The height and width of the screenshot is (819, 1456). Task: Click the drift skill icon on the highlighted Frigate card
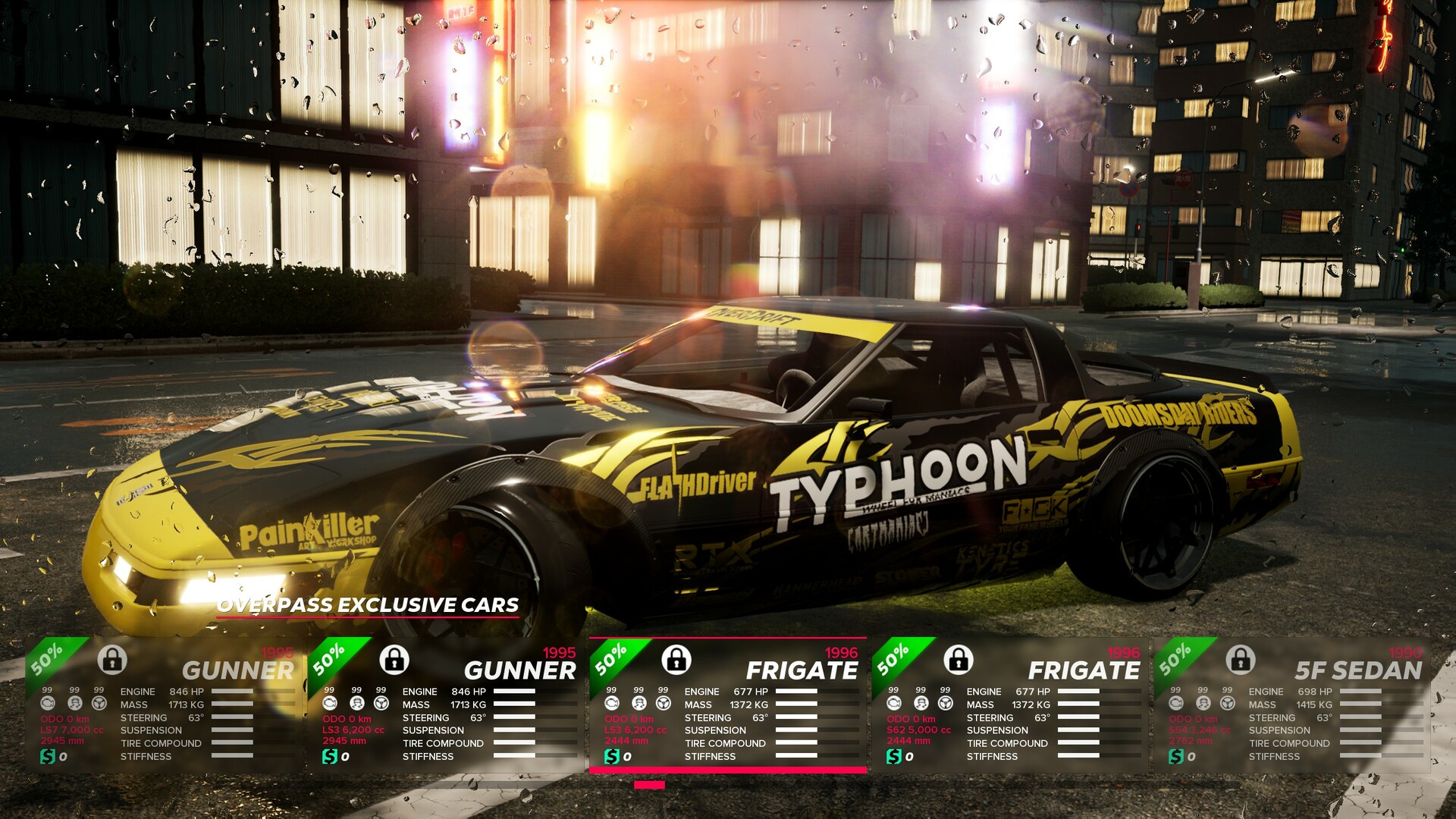639,704
